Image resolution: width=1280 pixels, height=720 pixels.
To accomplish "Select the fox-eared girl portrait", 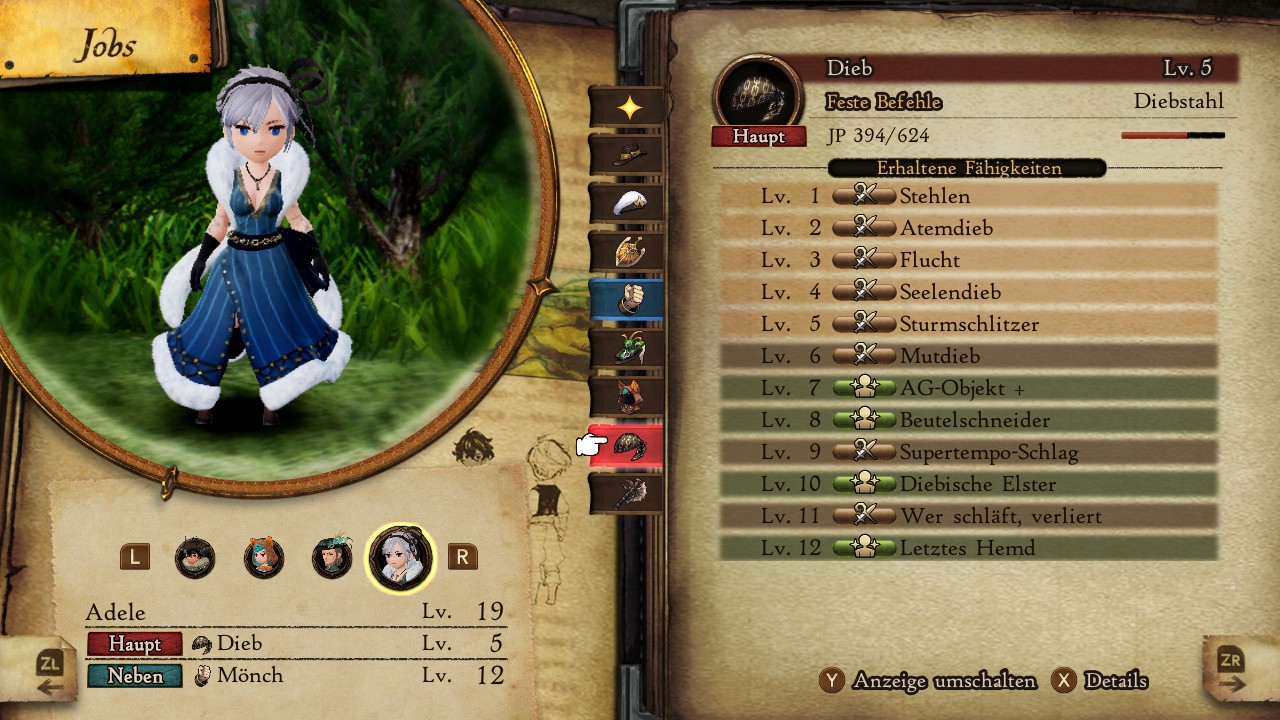I will point(264,557).
